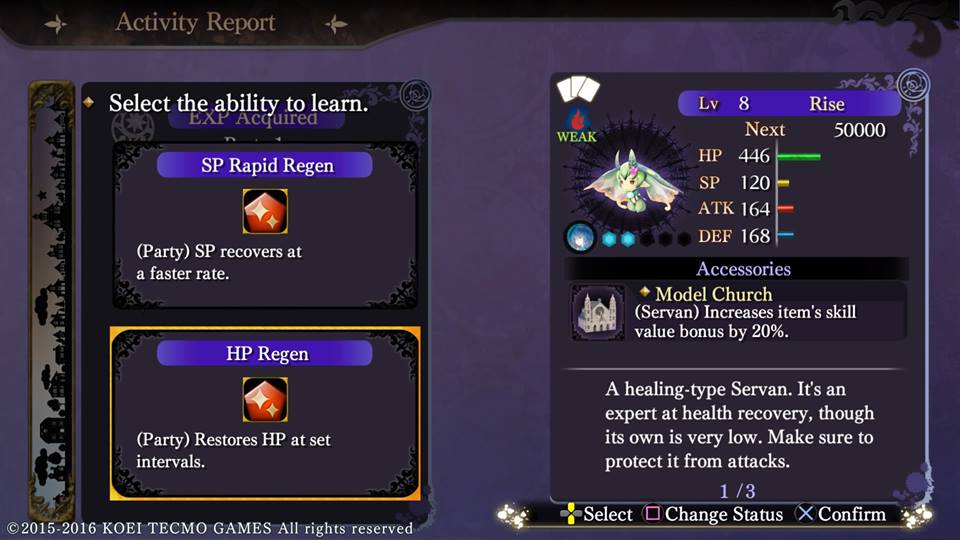Viewport: 960px width, 540px height.
Task: Choose the HP Regen ability
Action: coord(265,412)
